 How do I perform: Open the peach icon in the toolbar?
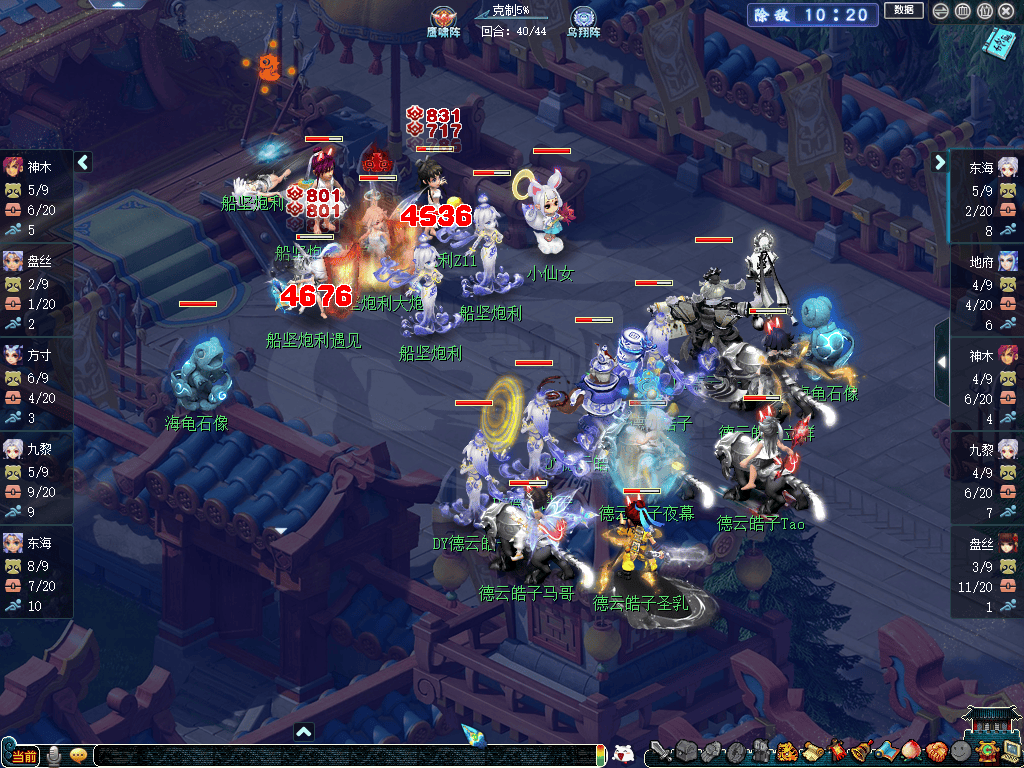[910, 752]
